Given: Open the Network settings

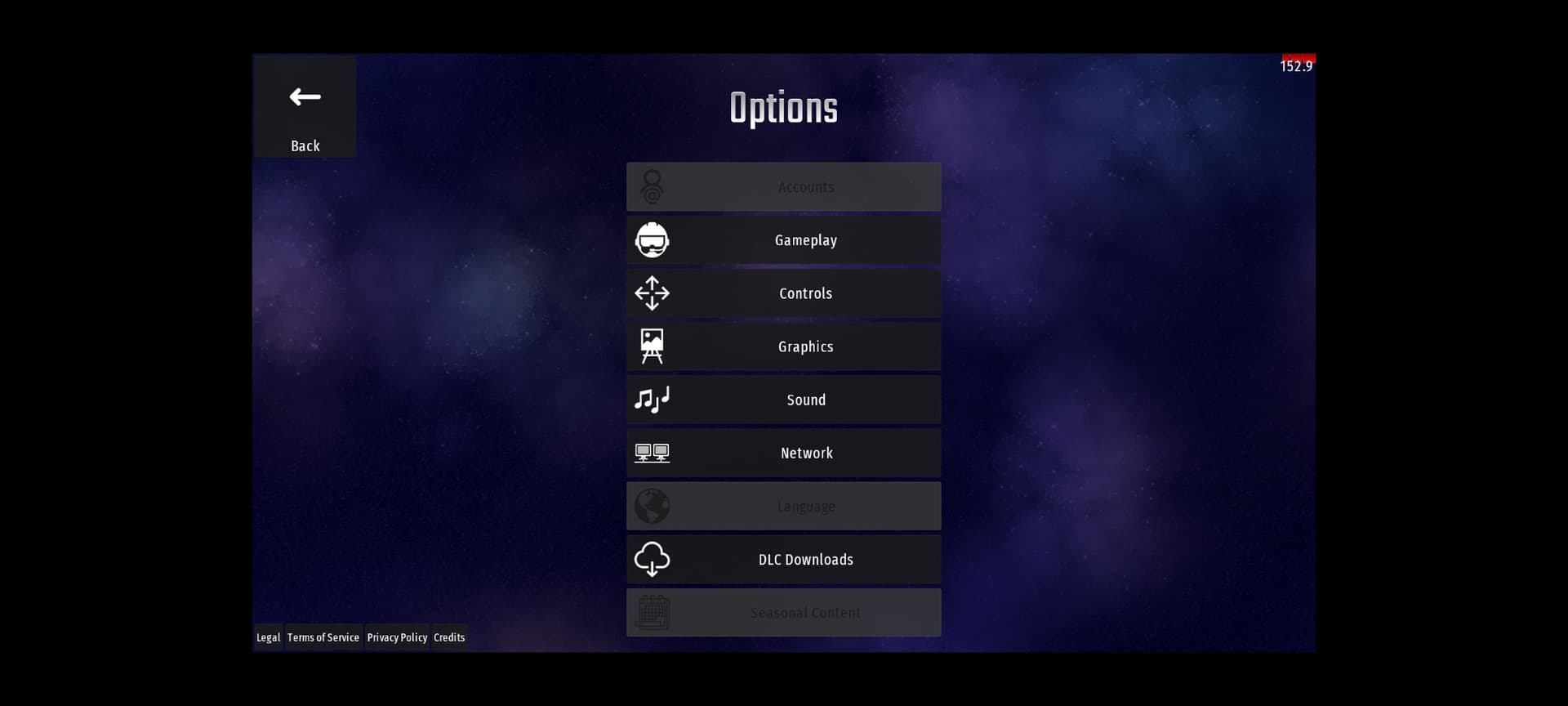Looking at the screenshot, I should [x=783, y=453].
